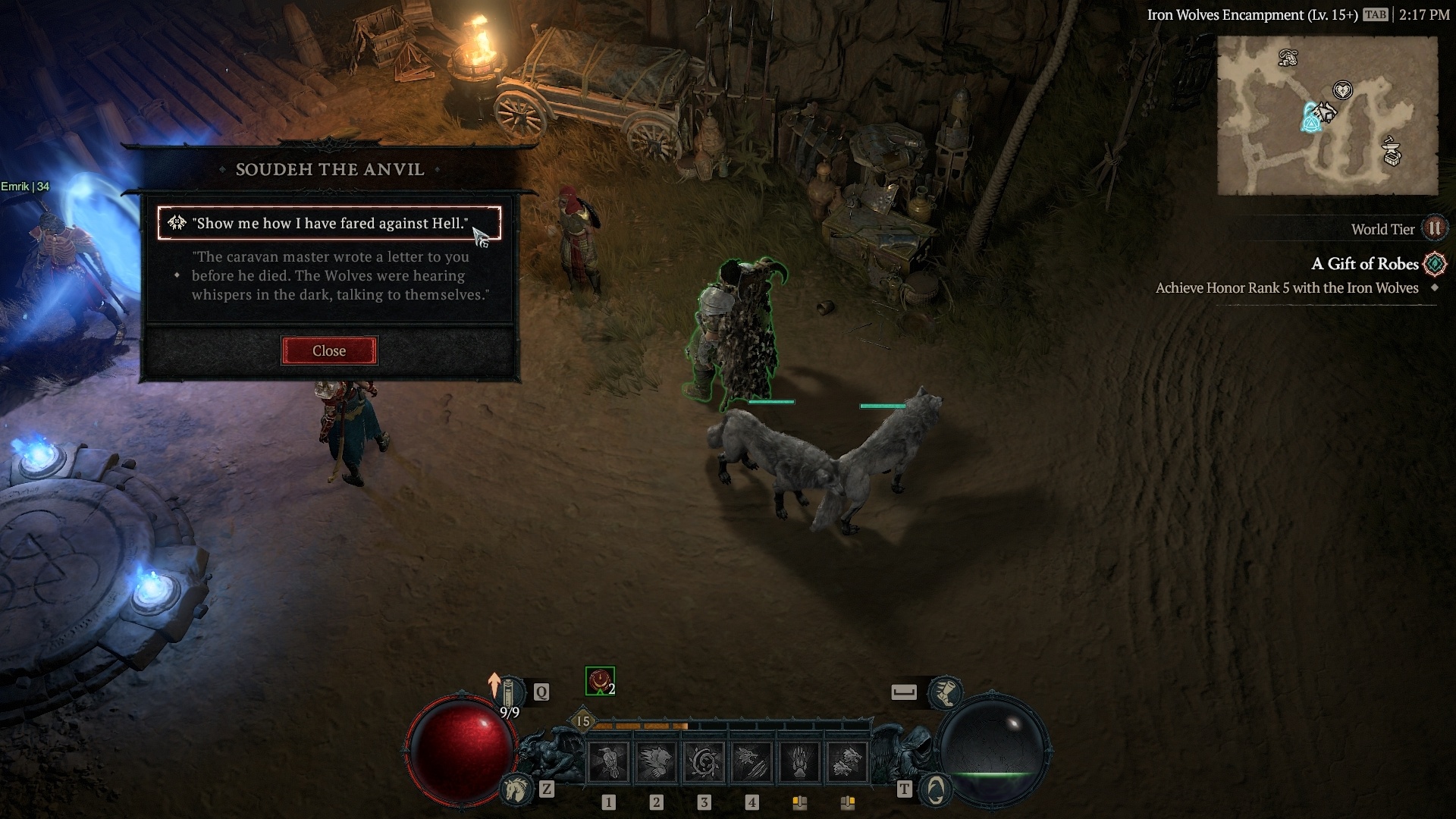Activate the roaring bear skill
This screenshot has width=1456, height=819.
click(656, 761)
